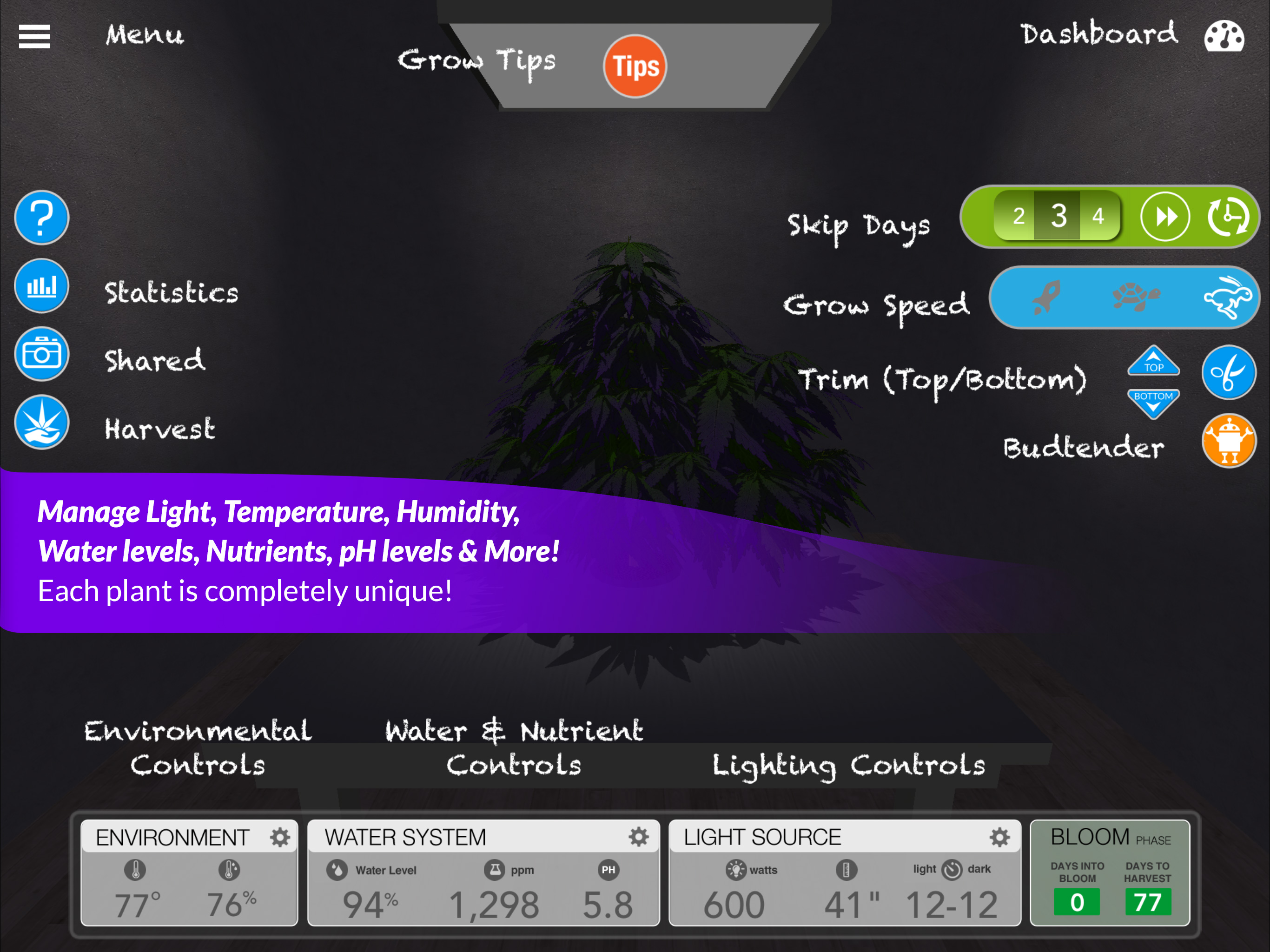Open Environment panel settings gear
Viewport: 1270px width, 952px height.
click(x=279, y=837)
